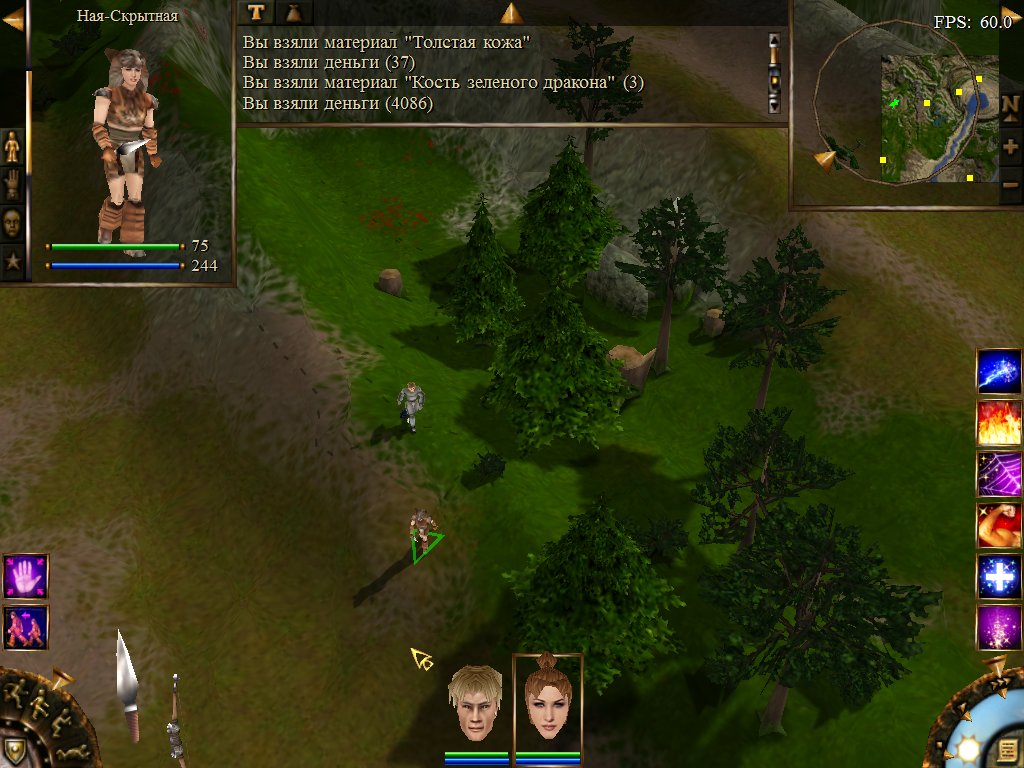
Task: Zoom out the minimap with minus button
Action: 1010,184
